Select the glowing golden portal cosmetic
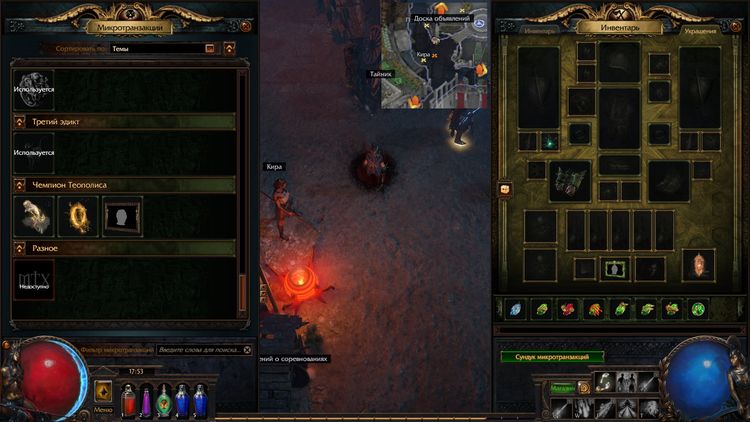 (78, 215)
